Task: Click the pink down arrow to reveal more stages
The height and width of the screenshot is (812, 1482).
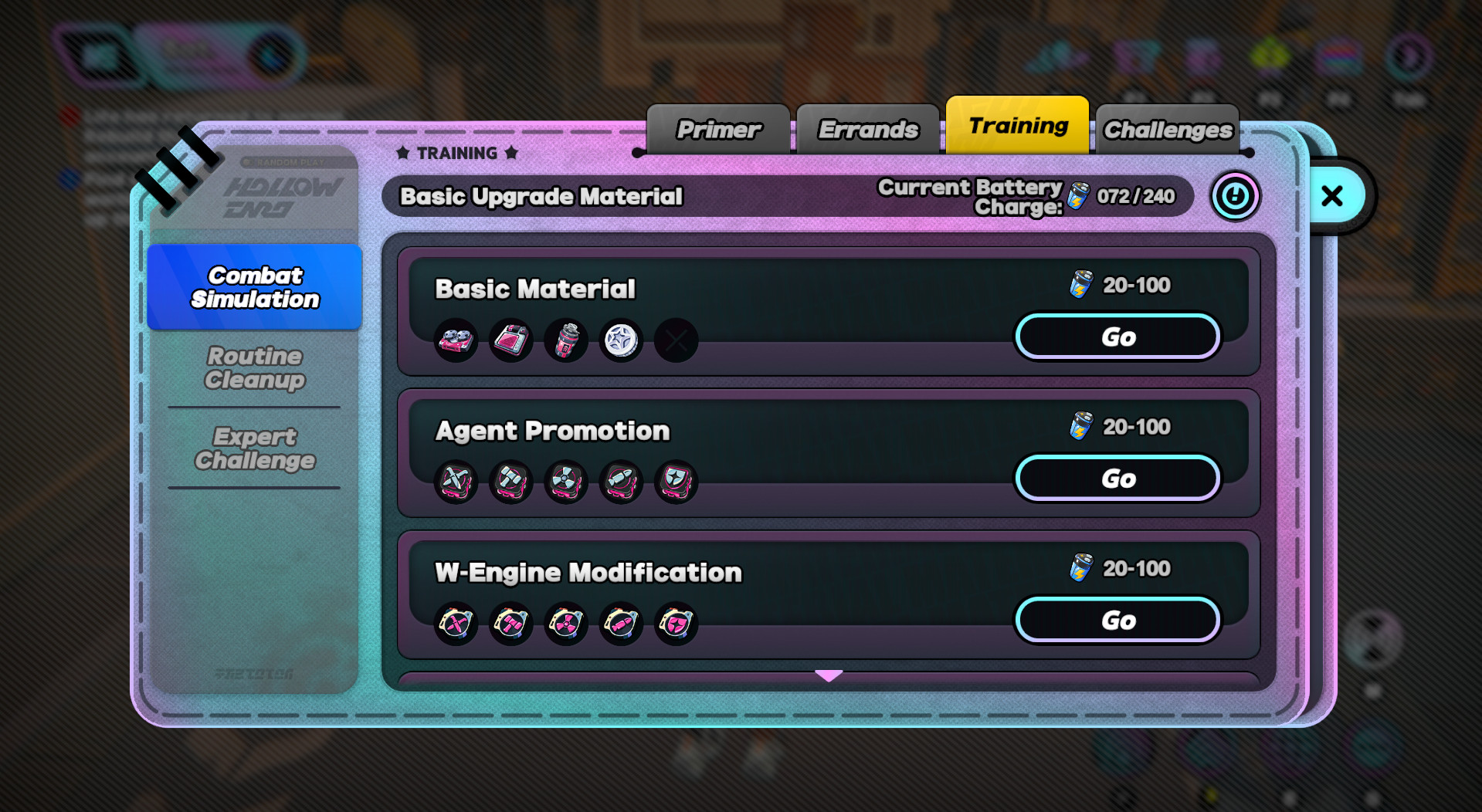Action: click(828, 675)
